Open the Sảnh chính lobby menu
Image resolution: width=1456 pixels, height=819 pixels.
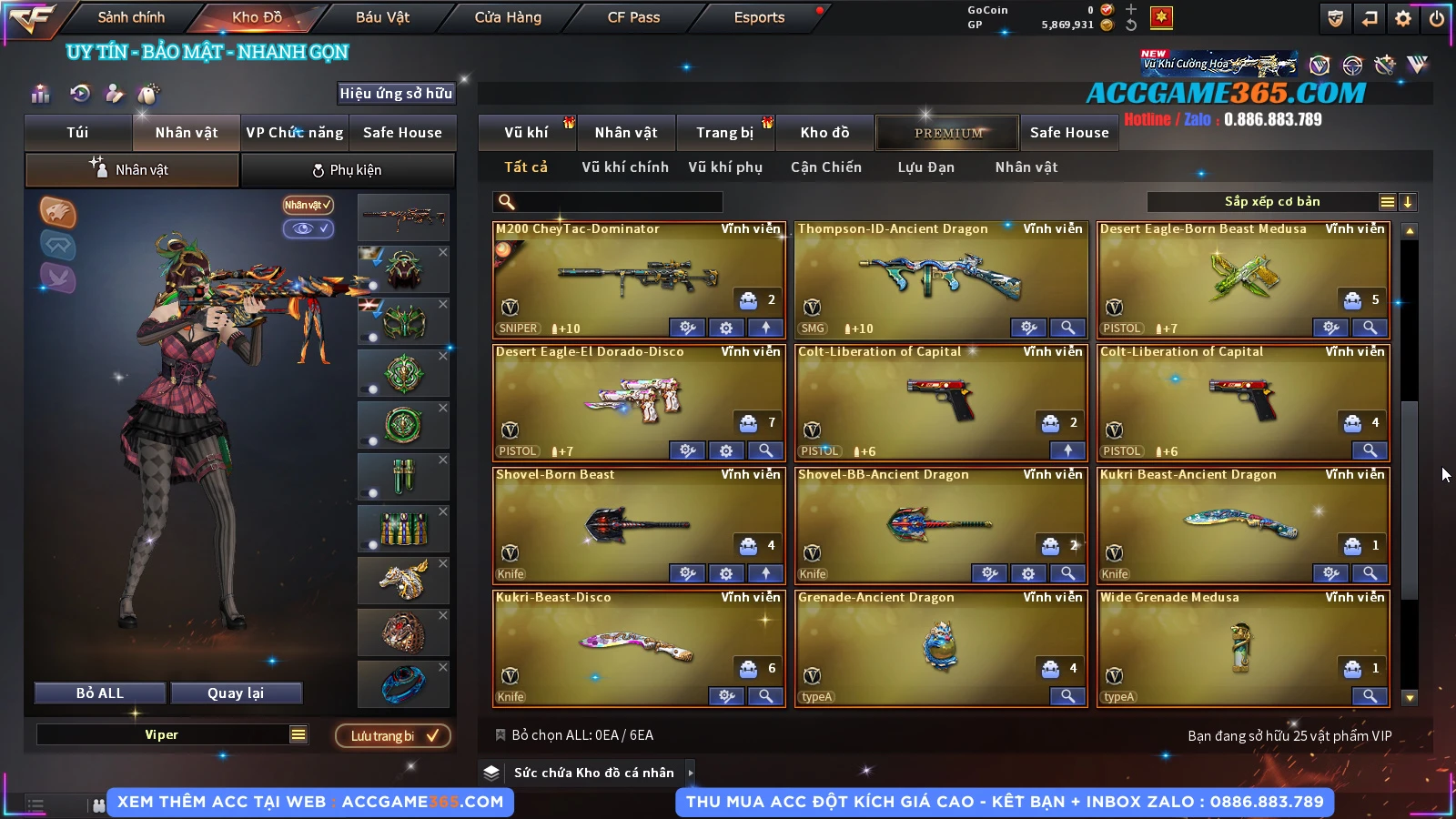click(131, 17)
